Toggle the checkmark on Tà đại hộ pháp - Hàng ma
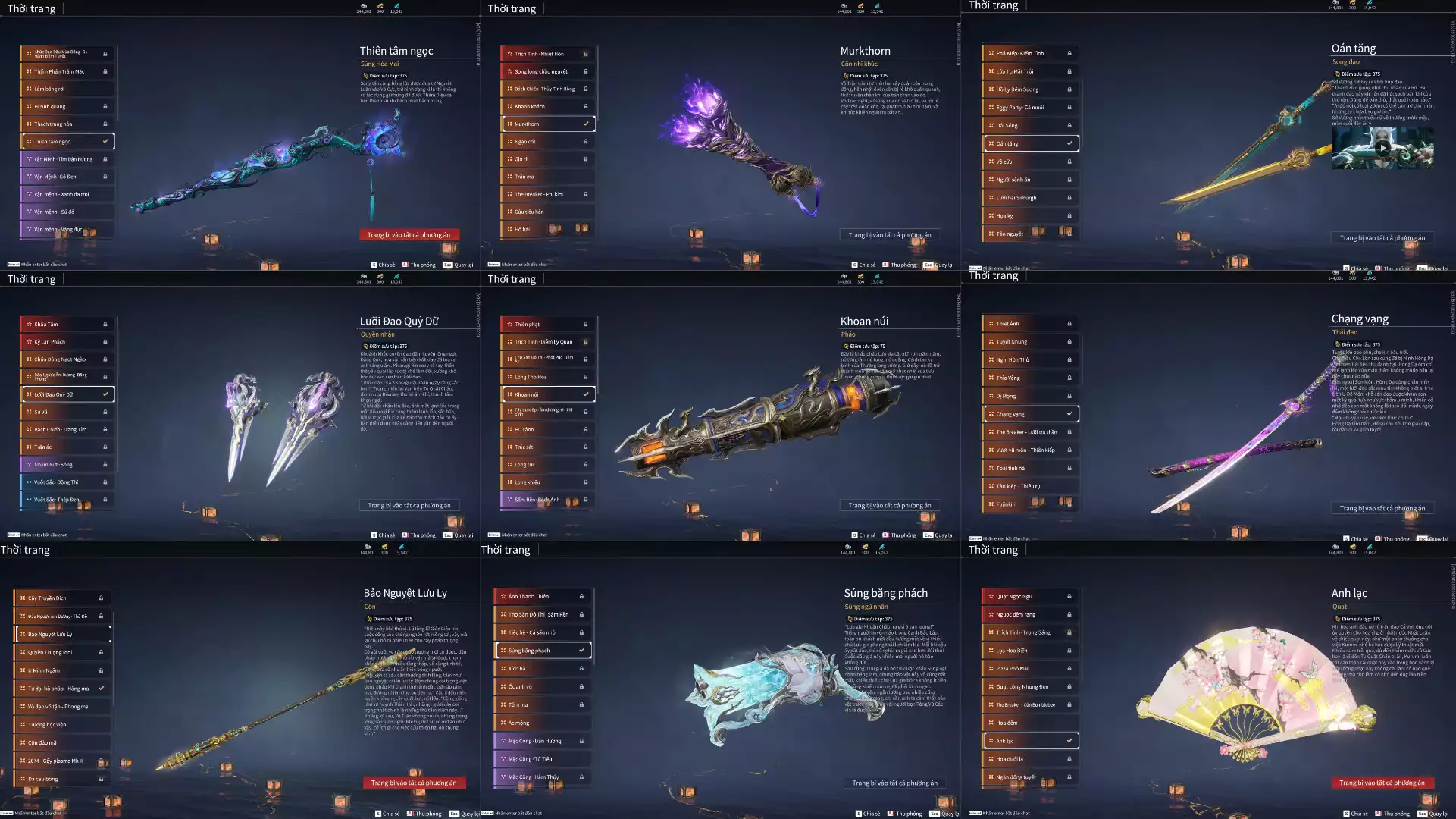 [x=101, y=689]
